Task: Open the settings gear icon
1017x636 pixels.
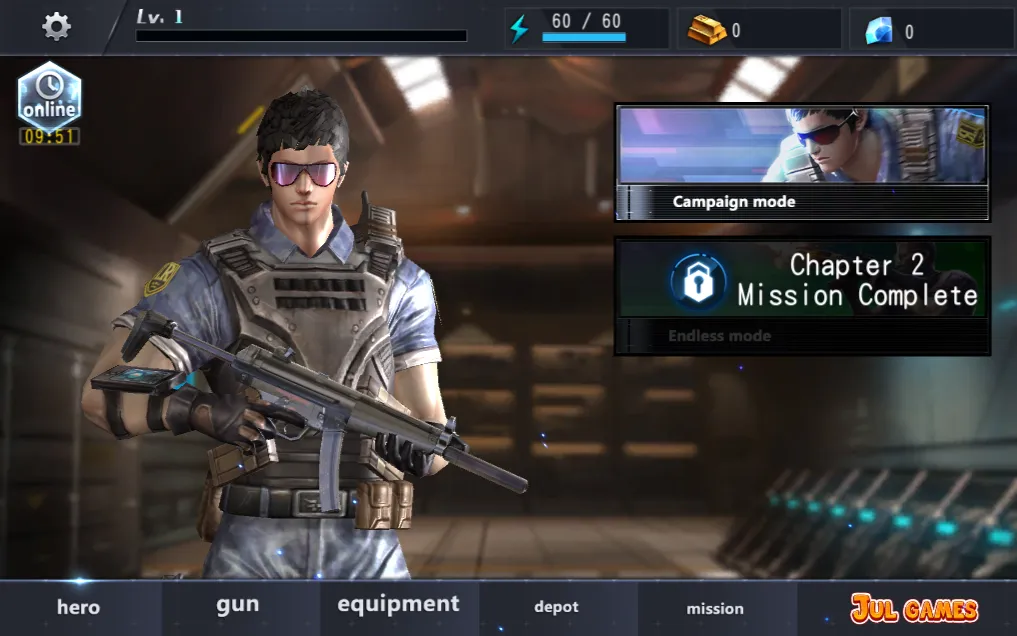Action: point(56,26)
